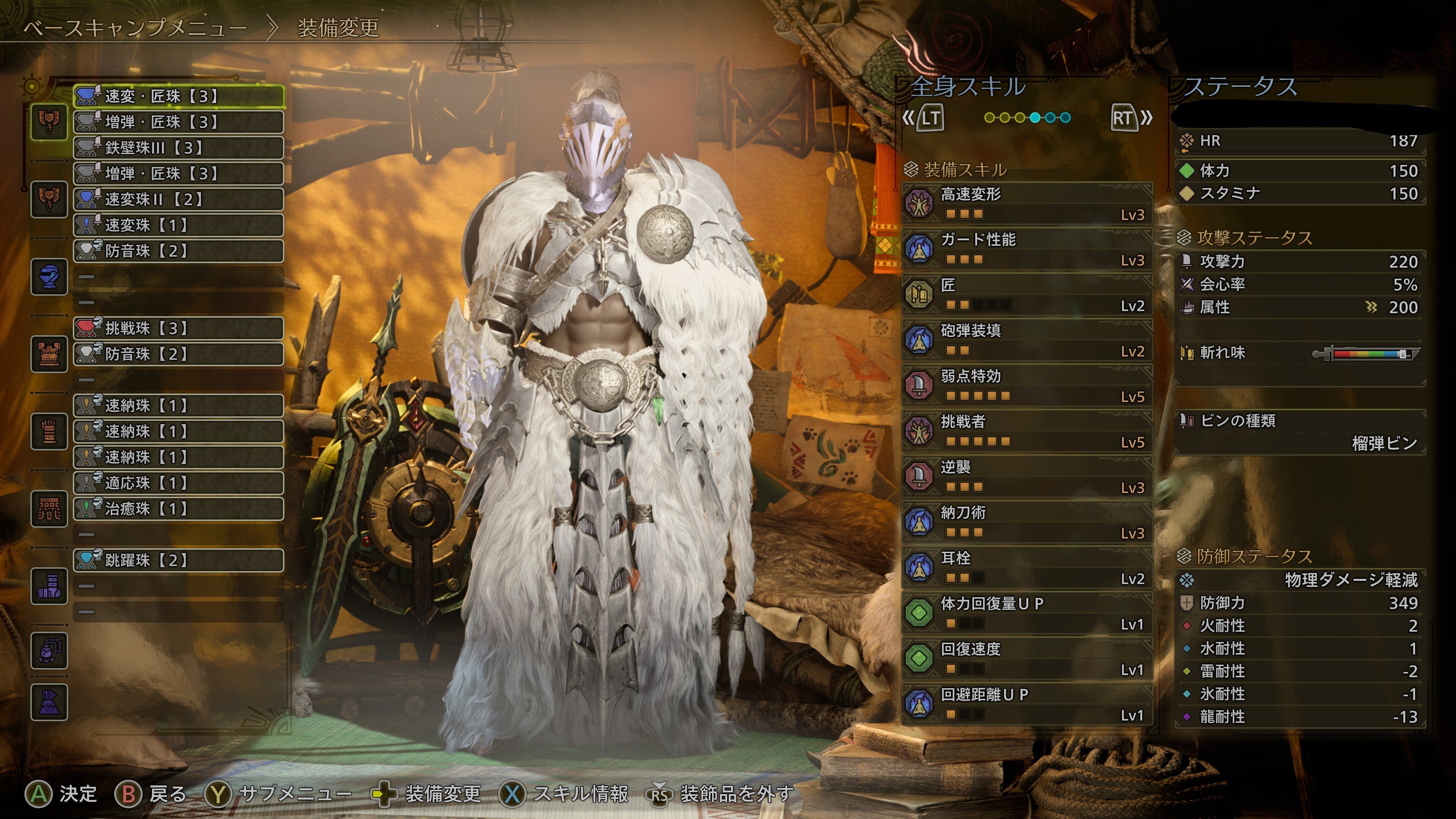Open the helmet equipment slot icon
Screen dimensions: 1456x819
[49, 276]
